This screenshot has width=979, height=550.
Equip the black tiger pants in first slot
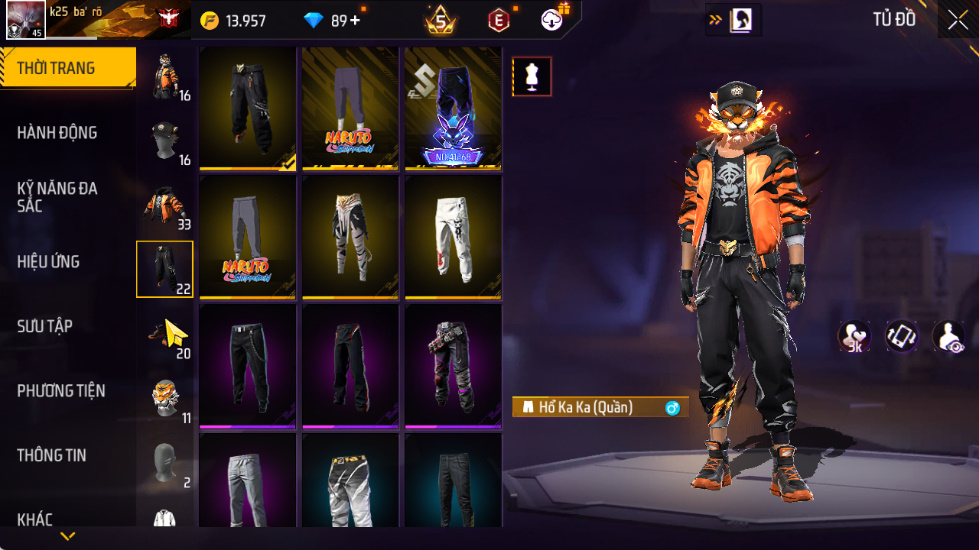point(247,107)
